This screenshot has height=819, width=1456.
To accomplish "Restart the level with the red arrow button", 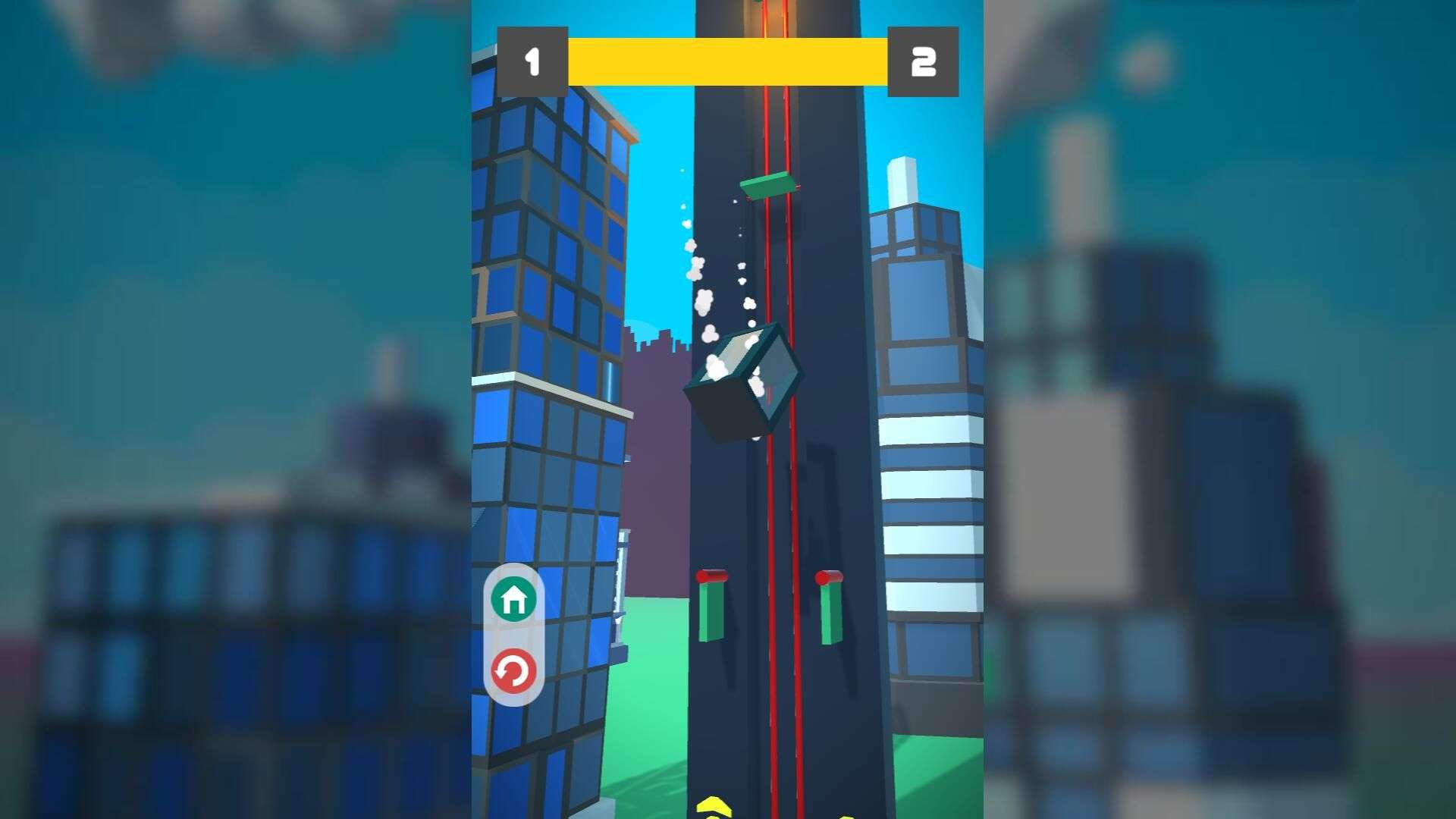I will tap(513, 671).
